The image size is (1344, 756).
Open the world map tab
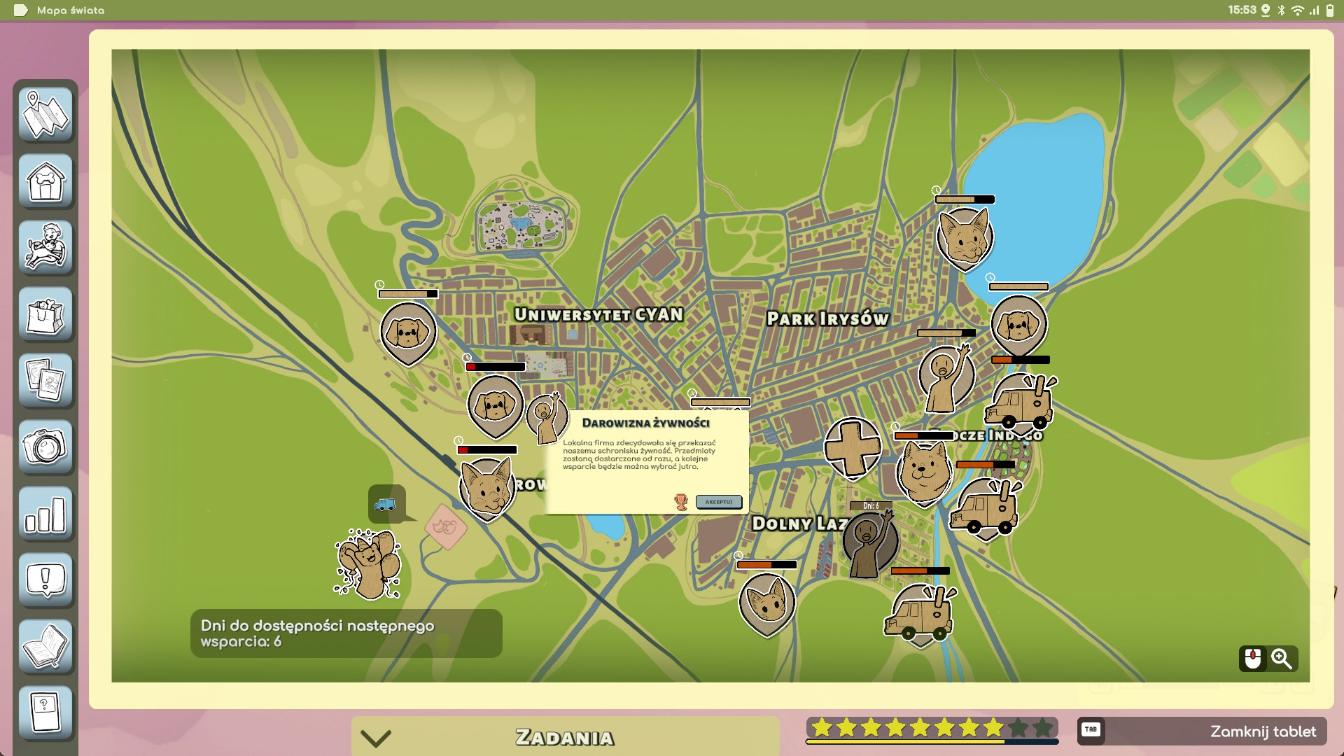(x=46, y=115)
